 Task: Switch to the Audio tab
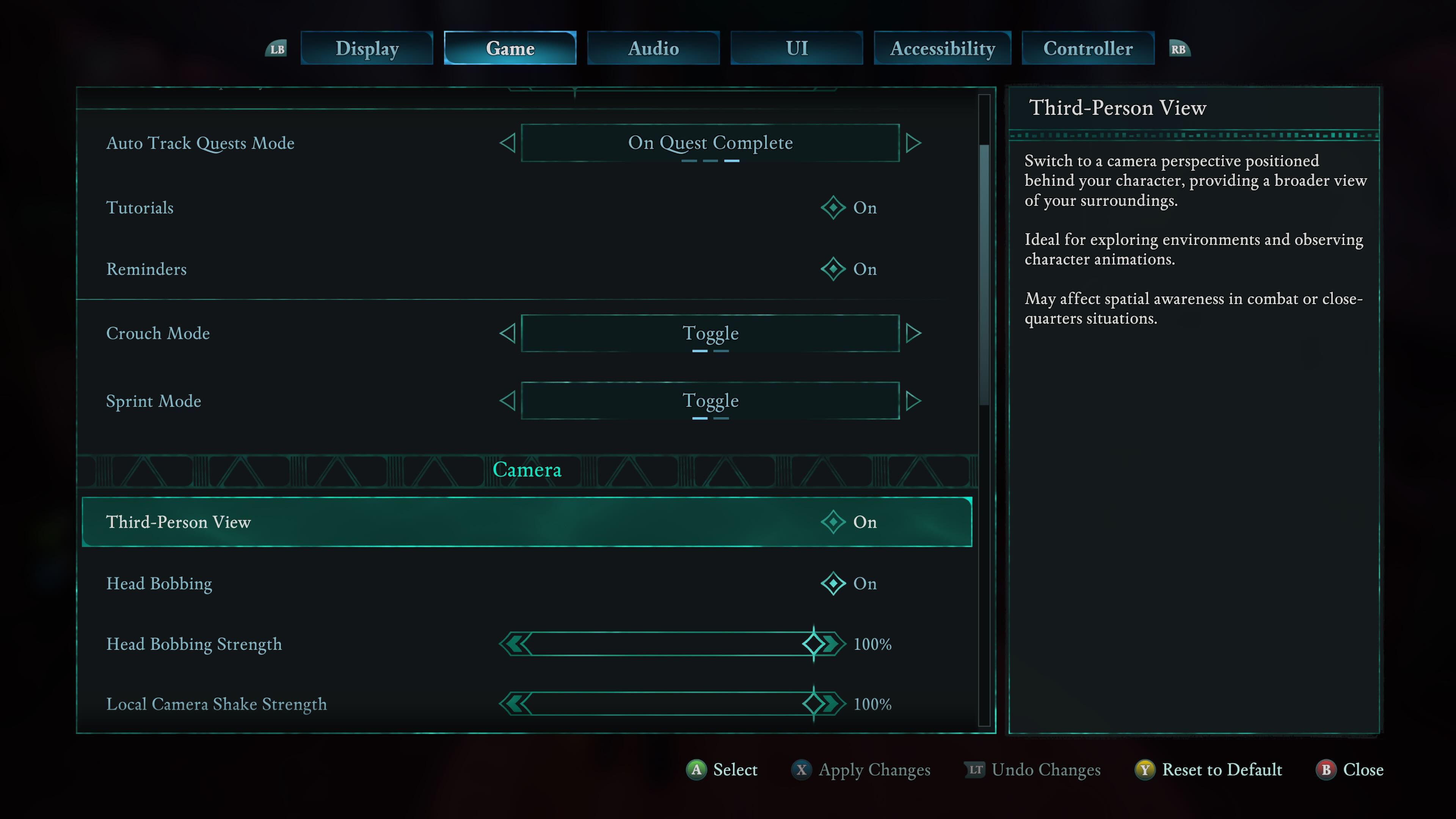653,48
